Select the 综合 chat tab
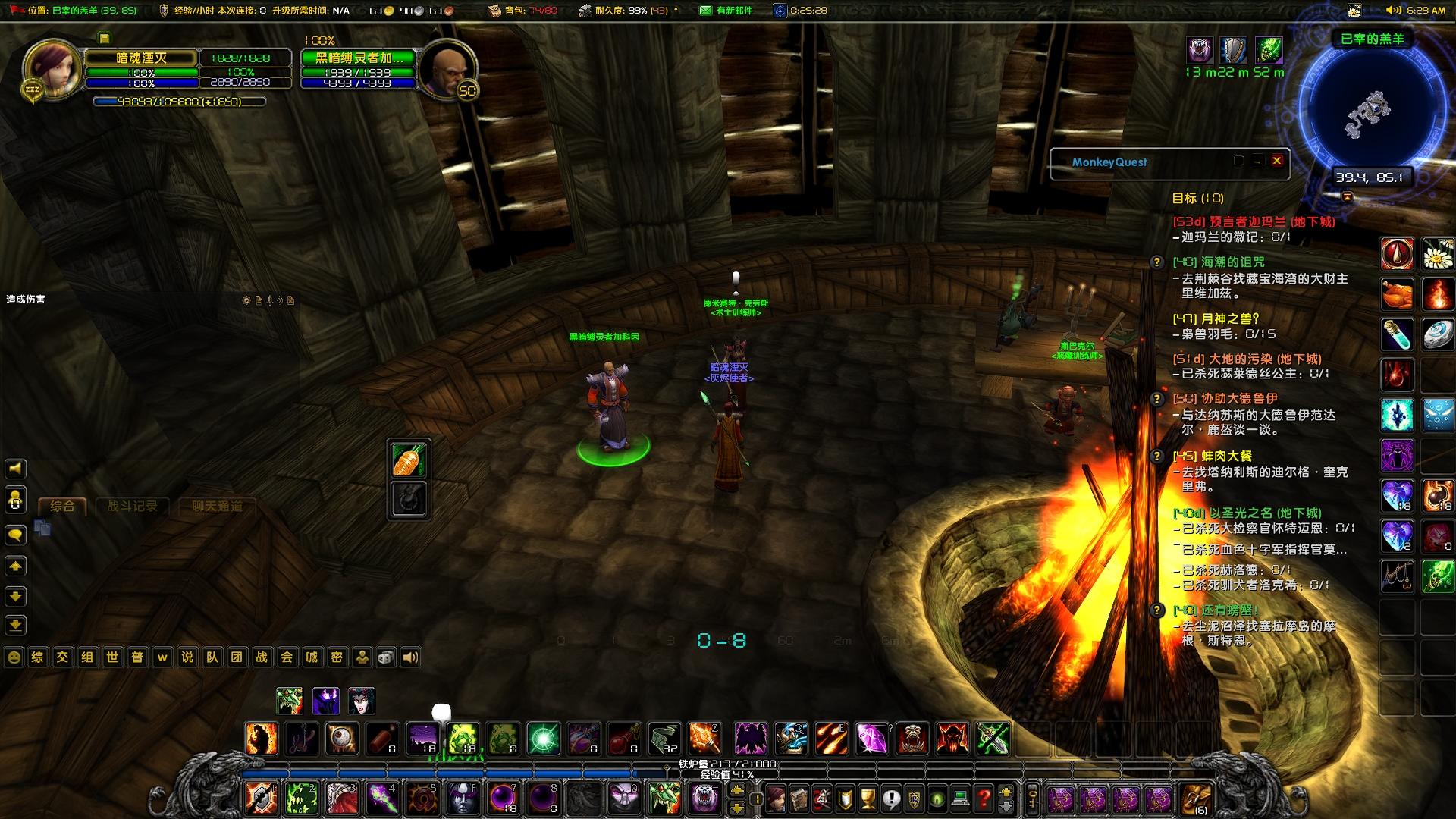Viewport: 1456px width, 819px height. 62,507
